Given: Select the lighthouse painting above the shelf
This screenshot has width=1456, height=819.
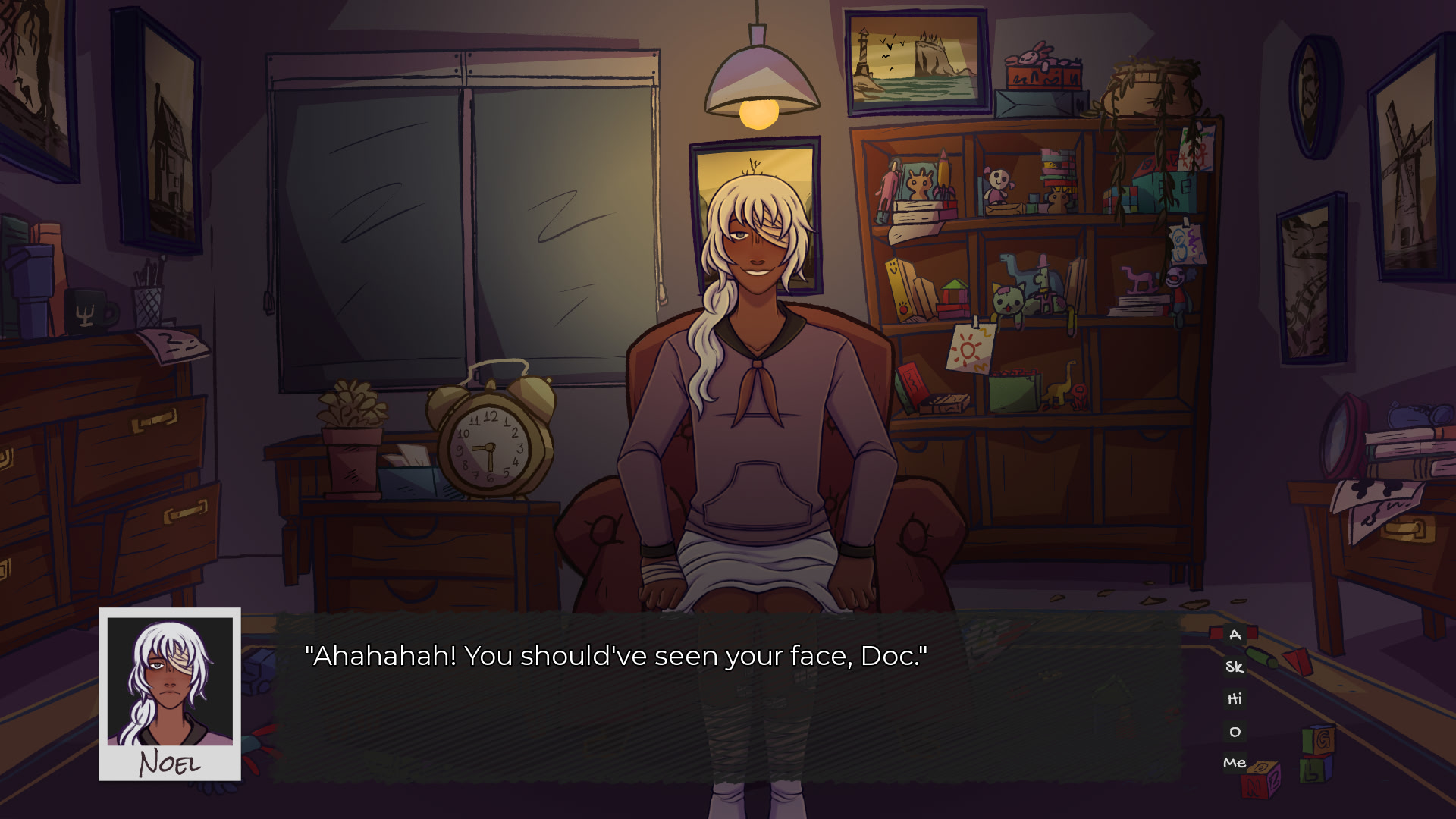Looking at the screenshot, I should (918, 61).
